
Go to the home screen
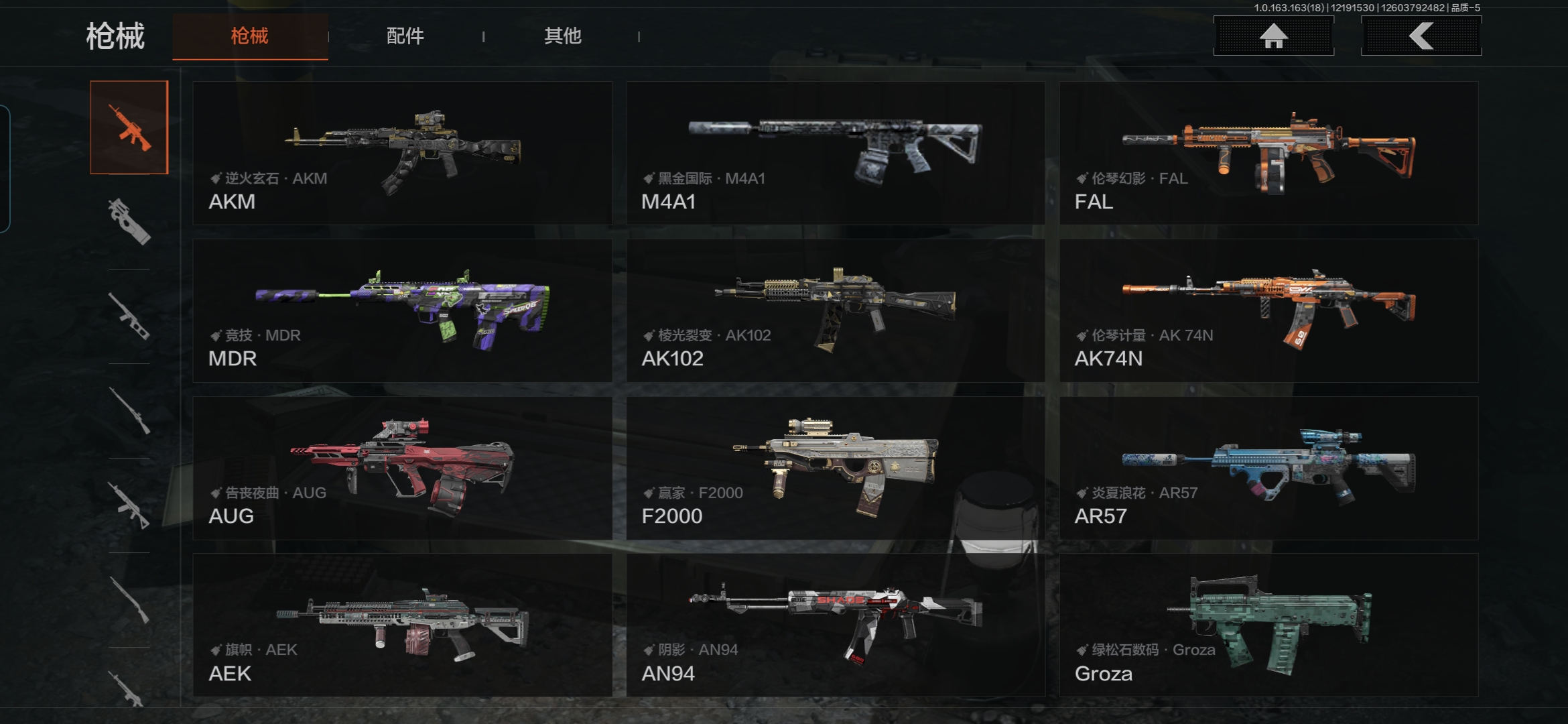coord(1273,36)
